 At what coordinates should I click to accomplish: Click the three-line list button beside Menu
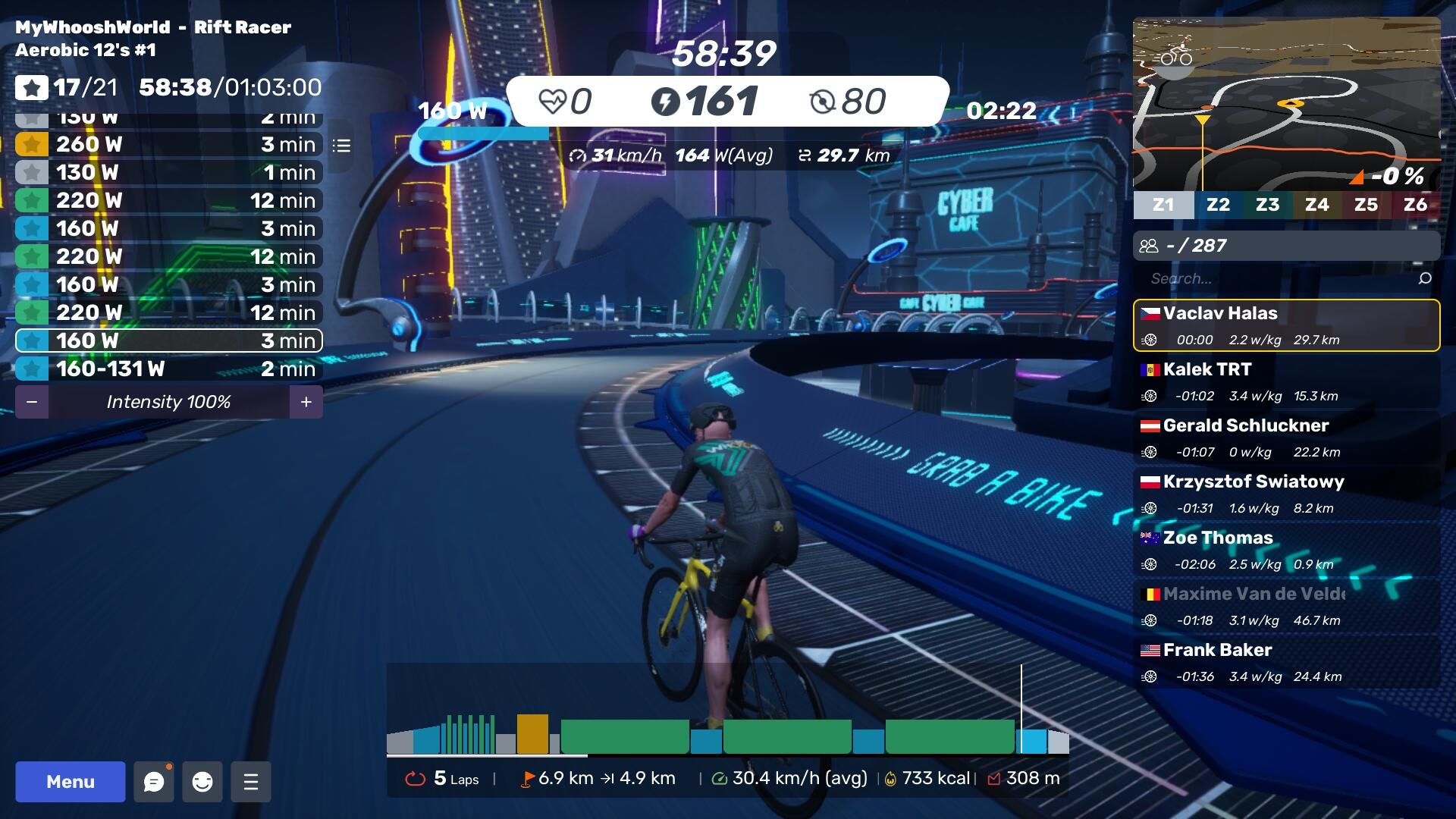coord(251,782)
